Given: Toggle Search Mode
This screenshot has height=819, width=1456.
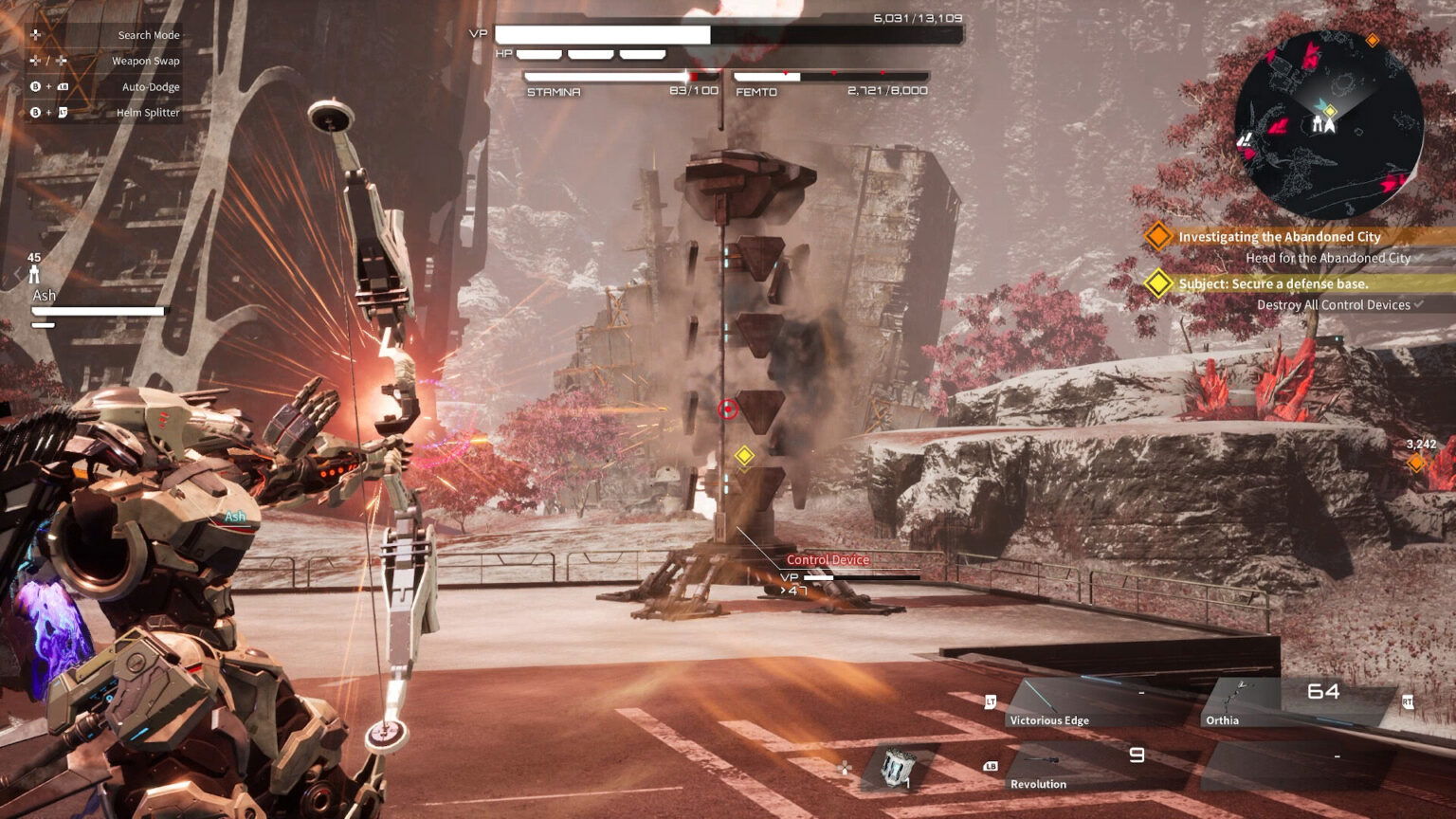Looking at the screenshot, I should click(x=147, y=34).
